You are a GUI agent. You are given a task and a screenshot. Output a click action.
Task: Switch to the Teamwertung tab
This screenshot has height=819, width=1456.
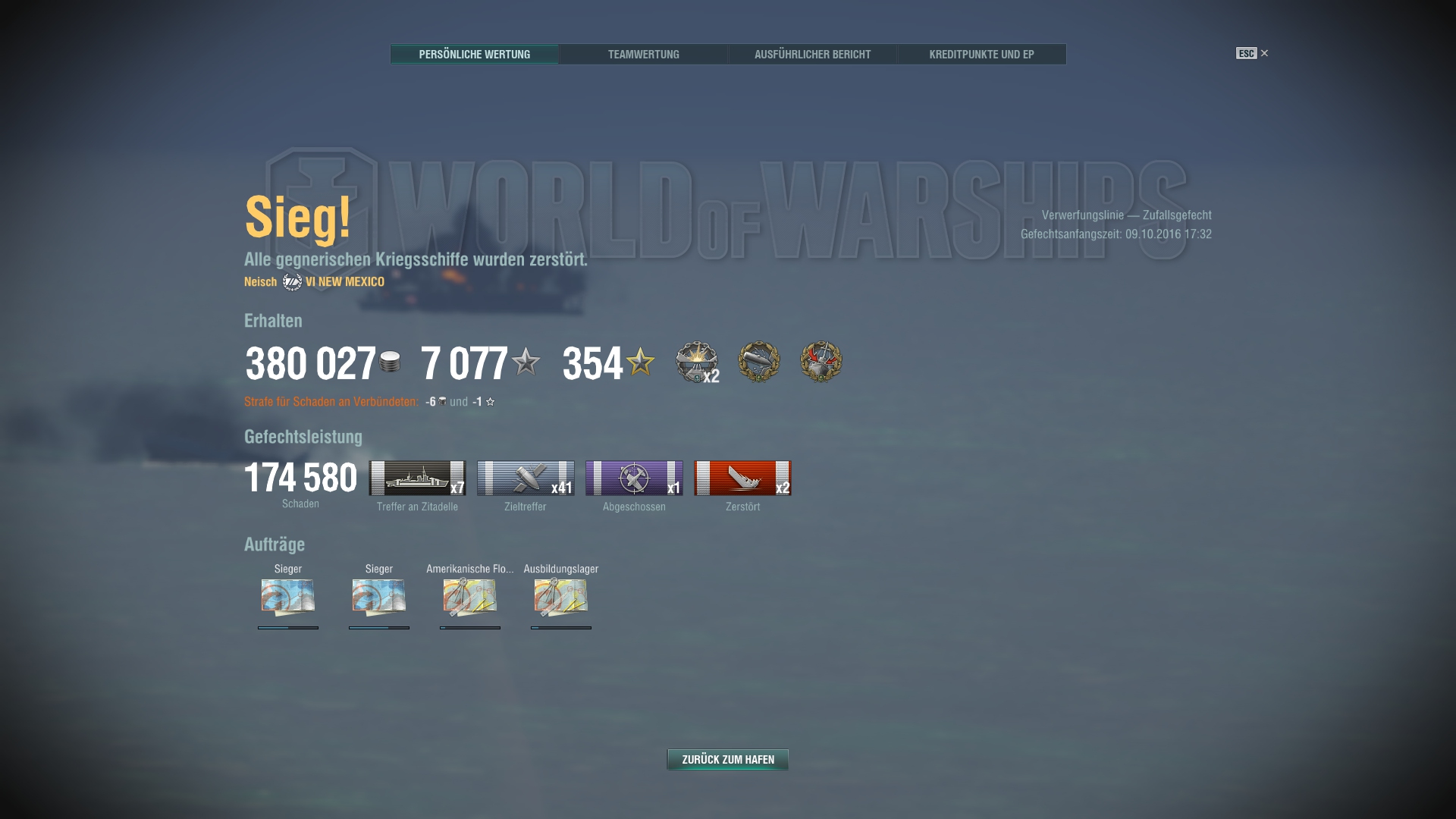click(x=643, y=54)
